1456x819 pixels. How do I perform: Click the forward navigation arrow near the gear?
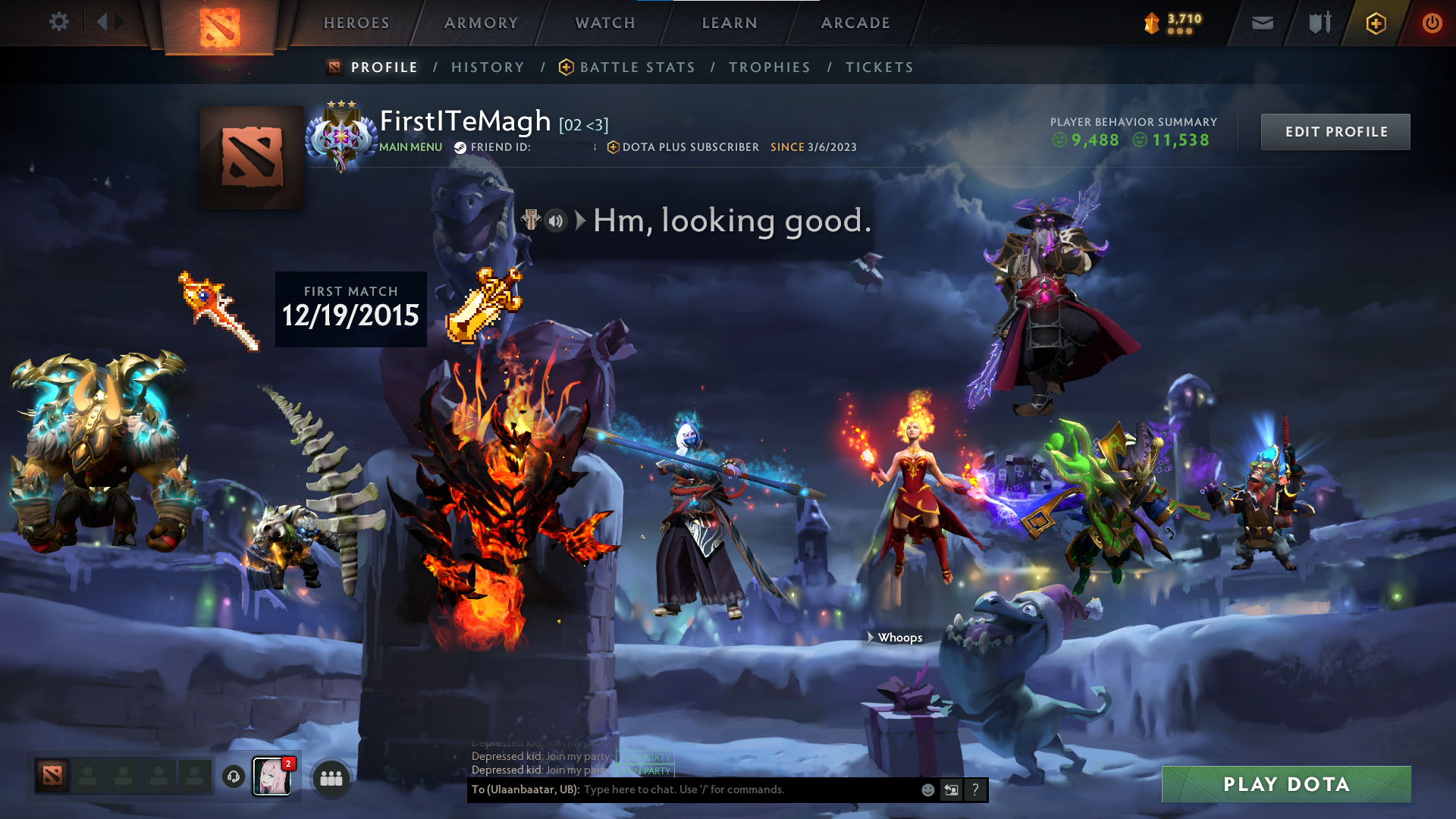click(x=120, y=22)
